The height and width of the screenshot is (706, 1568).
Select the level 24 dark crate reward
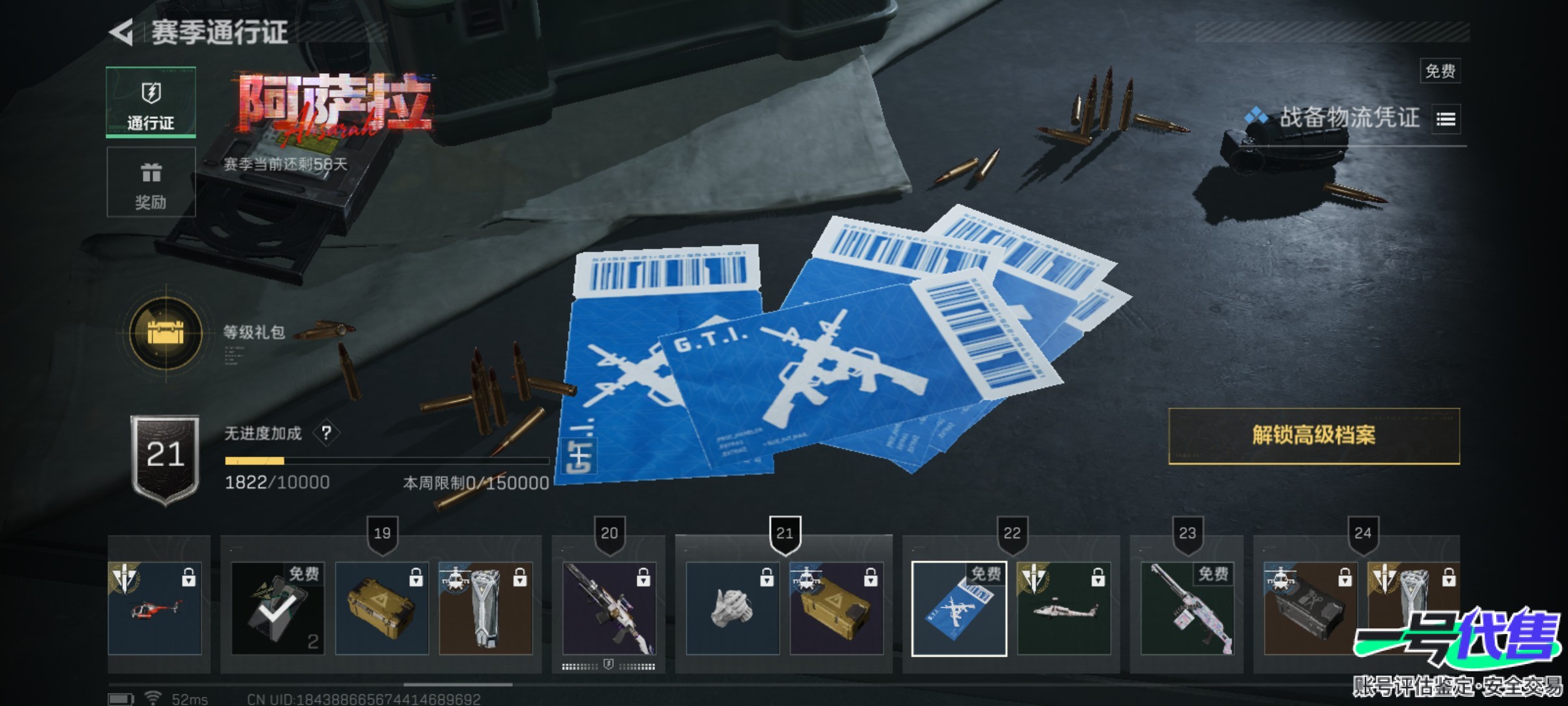(1311, 609)
